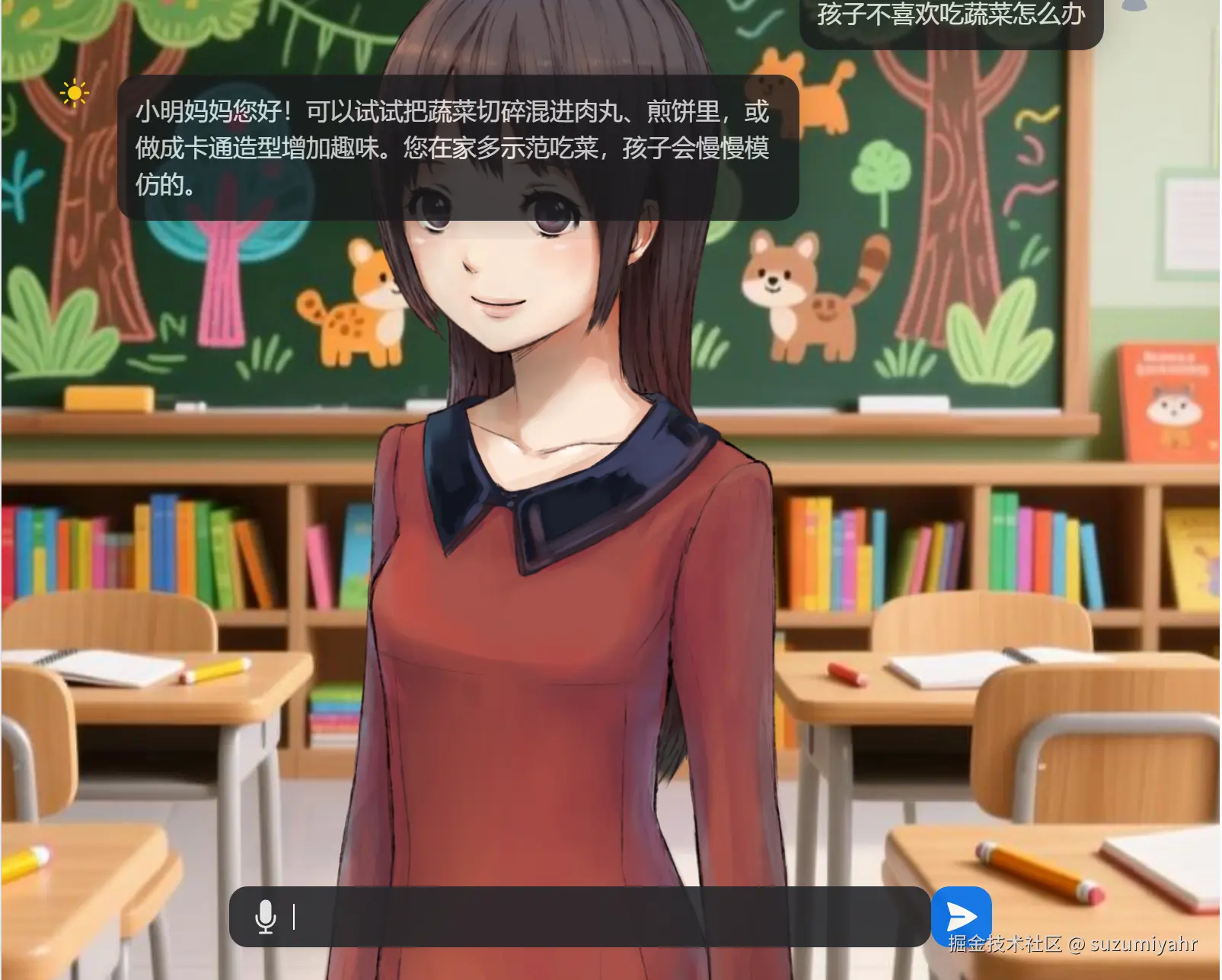Switch input mode by clicking the microphone
Viewport: 1222px width, 980px height.
click(266, 918)
